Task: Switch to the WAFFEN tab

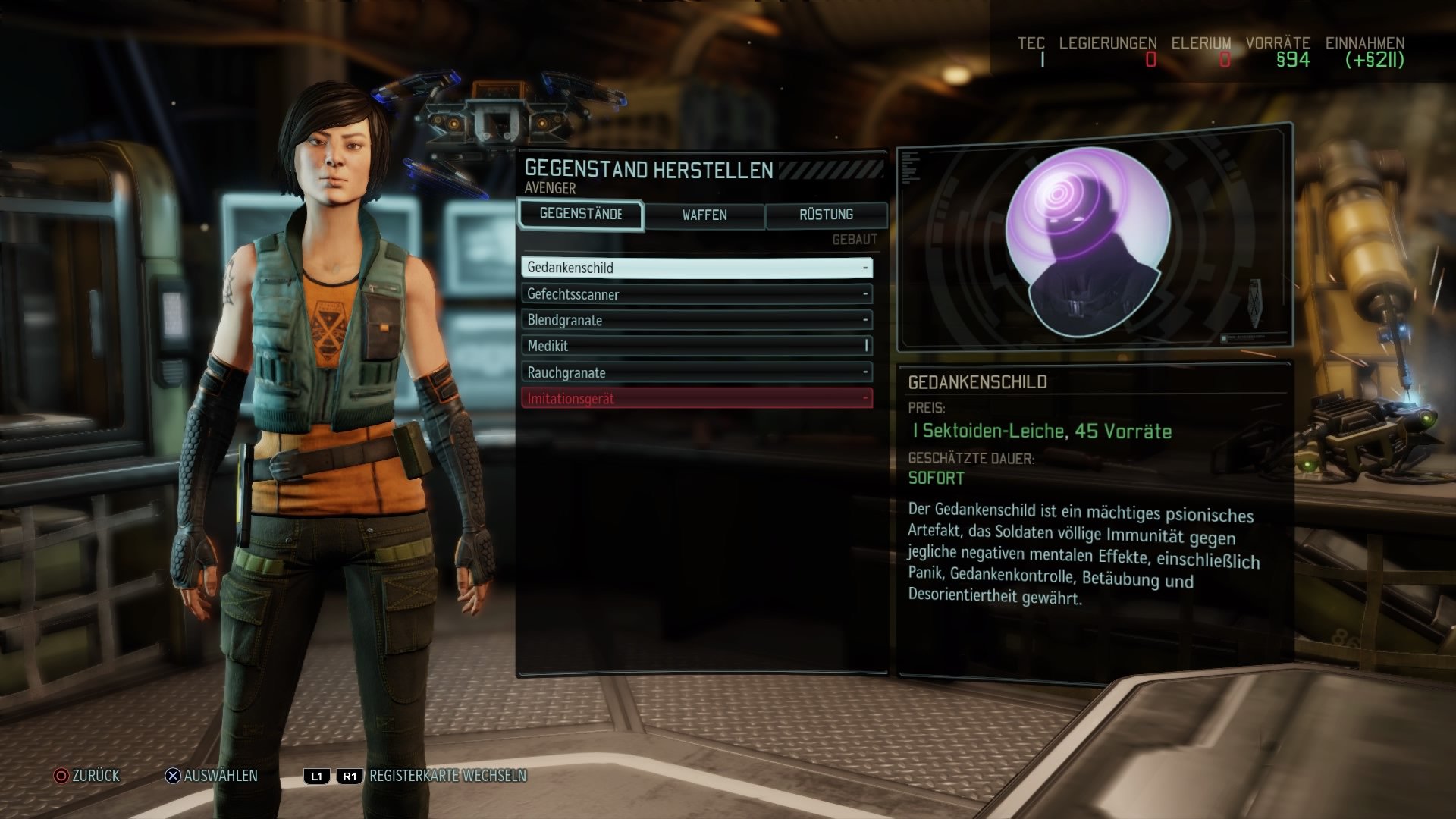Action: coord(704,215)
